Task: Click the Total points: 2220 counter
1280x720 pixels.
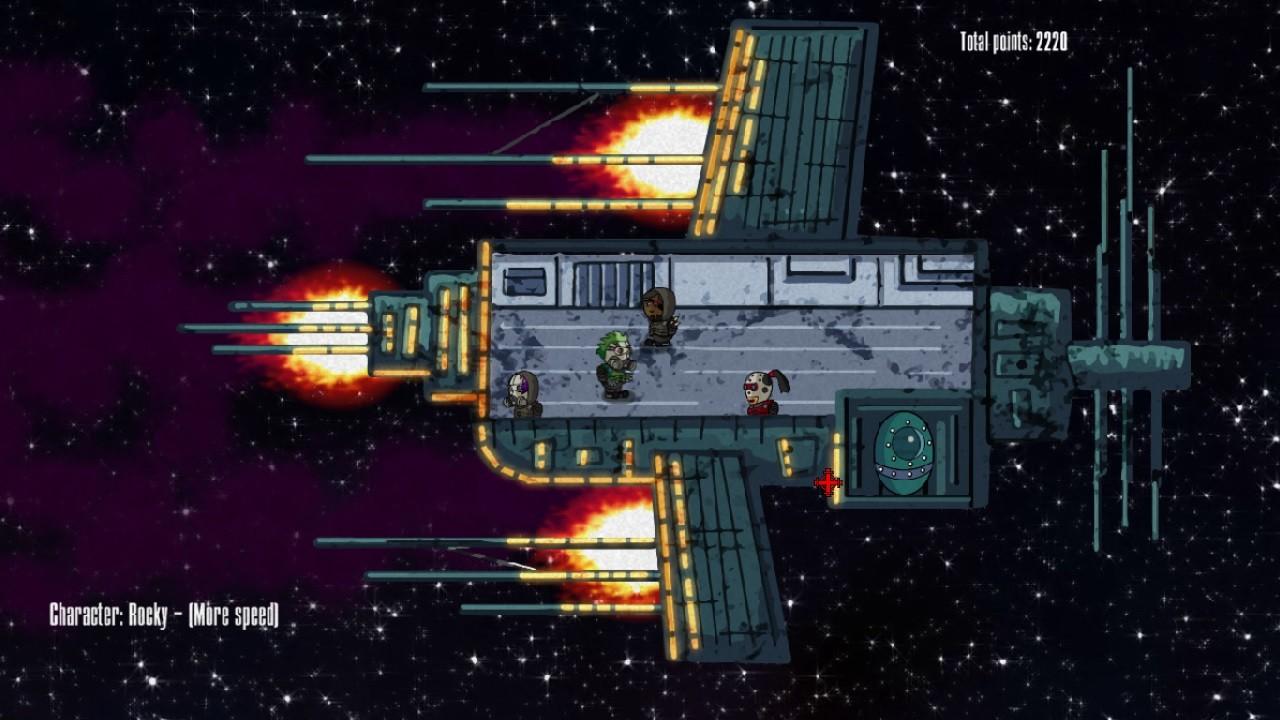Action: point(1012,42)
